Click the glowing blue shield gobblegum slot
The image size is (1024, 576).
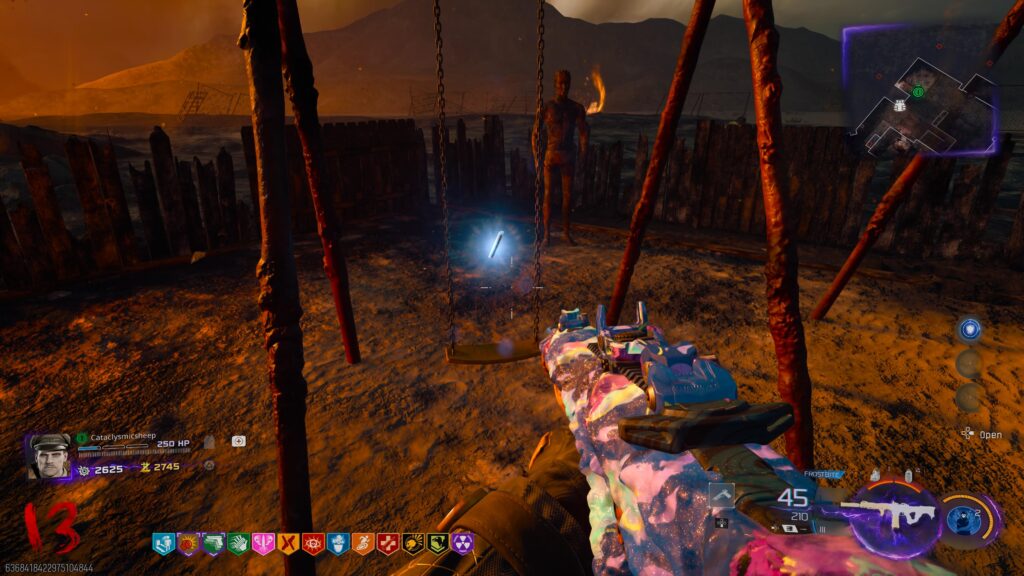(x=968, y=330)
